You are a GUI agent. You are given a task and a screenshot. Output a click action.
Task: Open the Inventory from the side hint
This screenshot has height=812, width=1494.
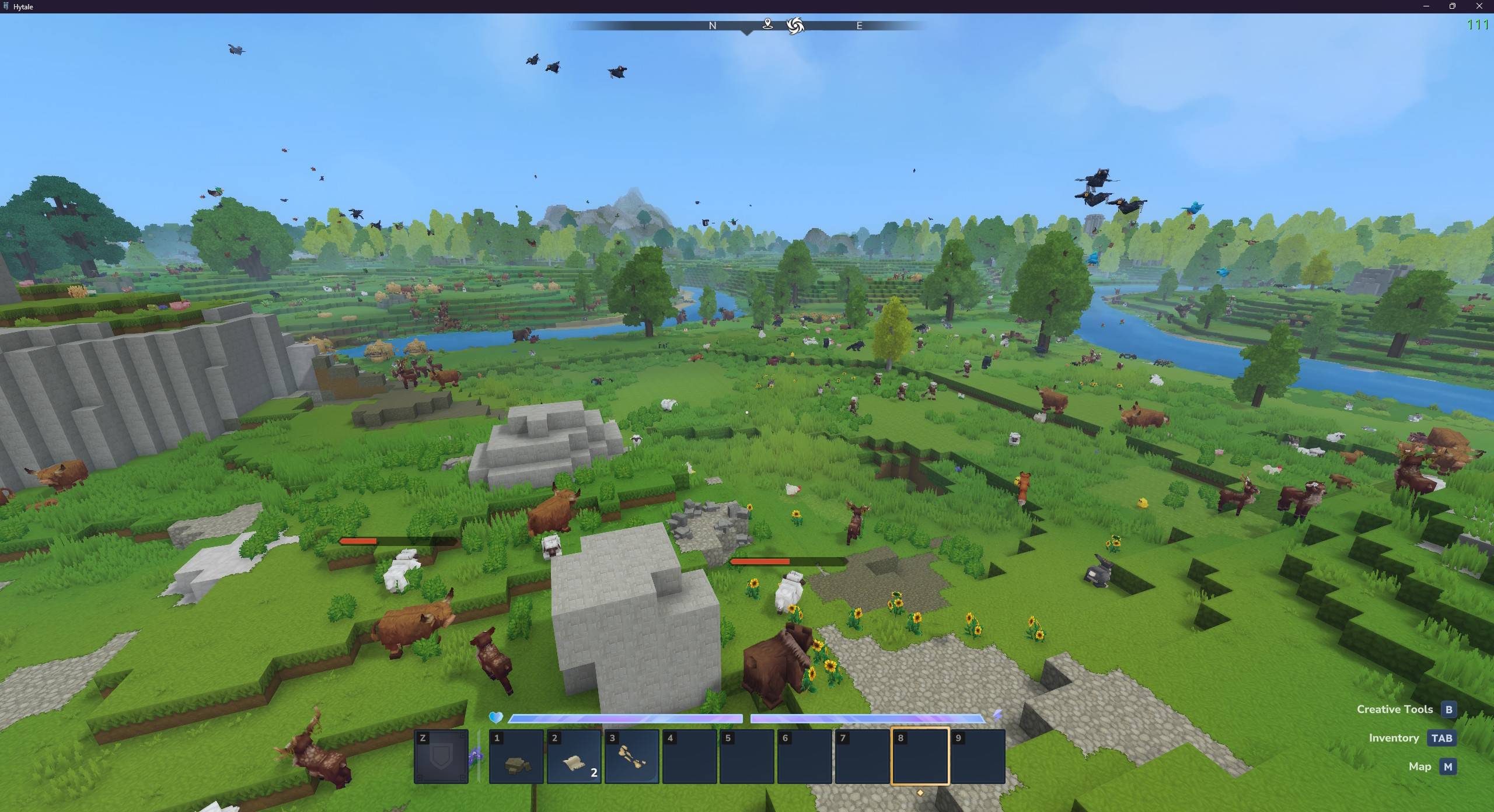(1441, 738)
